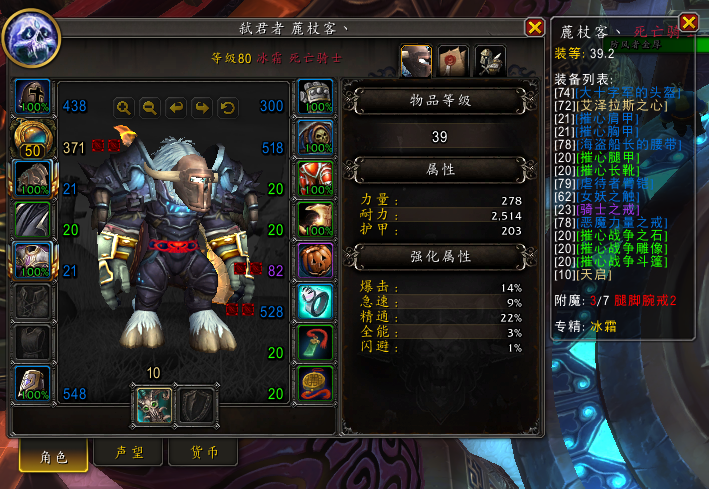Rotate the character model right
Image resolution: width=709 pixels, height=489 pixels.
202,106
